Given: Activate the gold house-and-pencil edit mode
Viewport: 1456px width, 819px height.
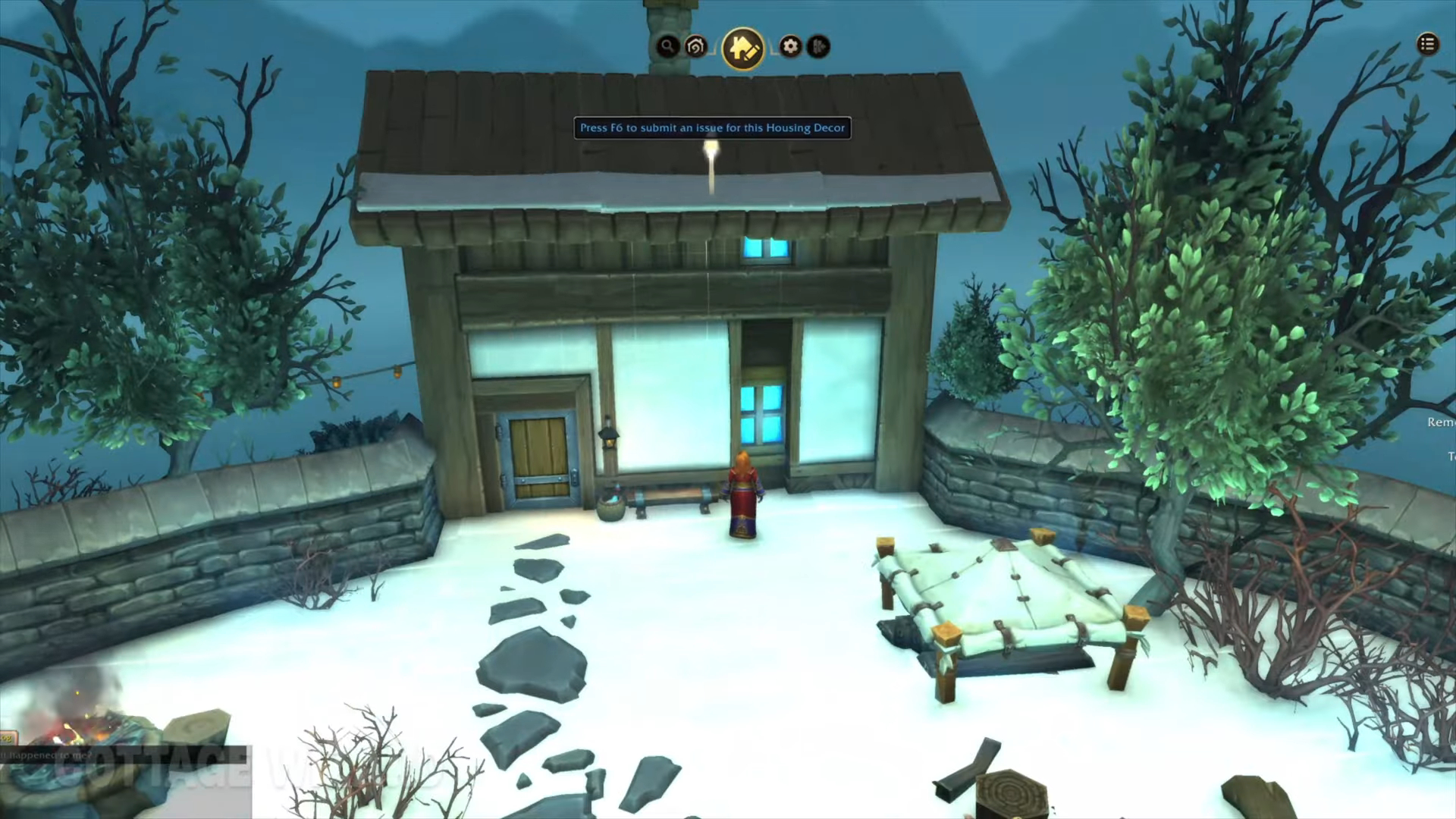Looking at the screenshot, I should tap(742, 48).
